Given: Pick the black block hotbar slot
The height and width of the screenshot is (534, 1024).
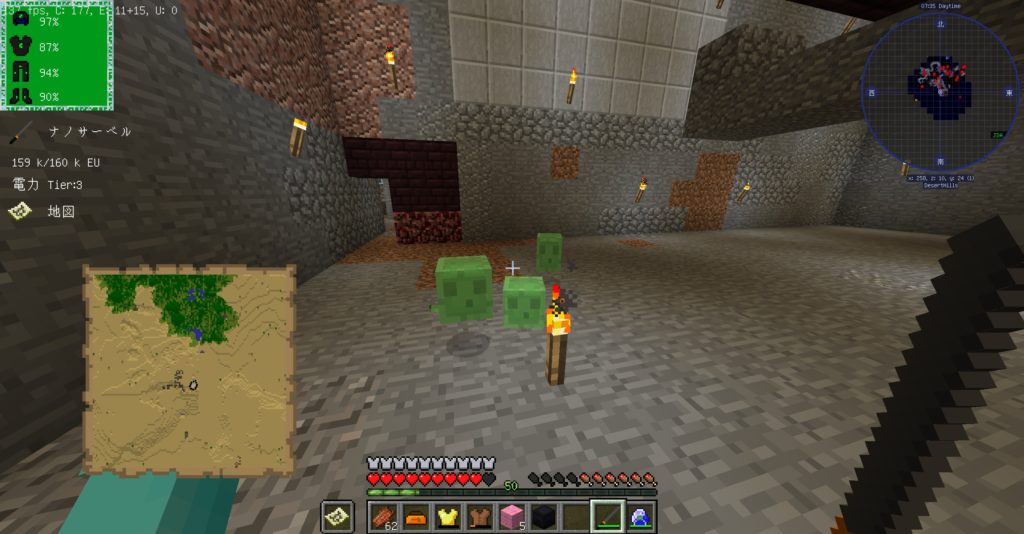Looking at the screenshot, I should pyautogui.click(x=543, y=516).
